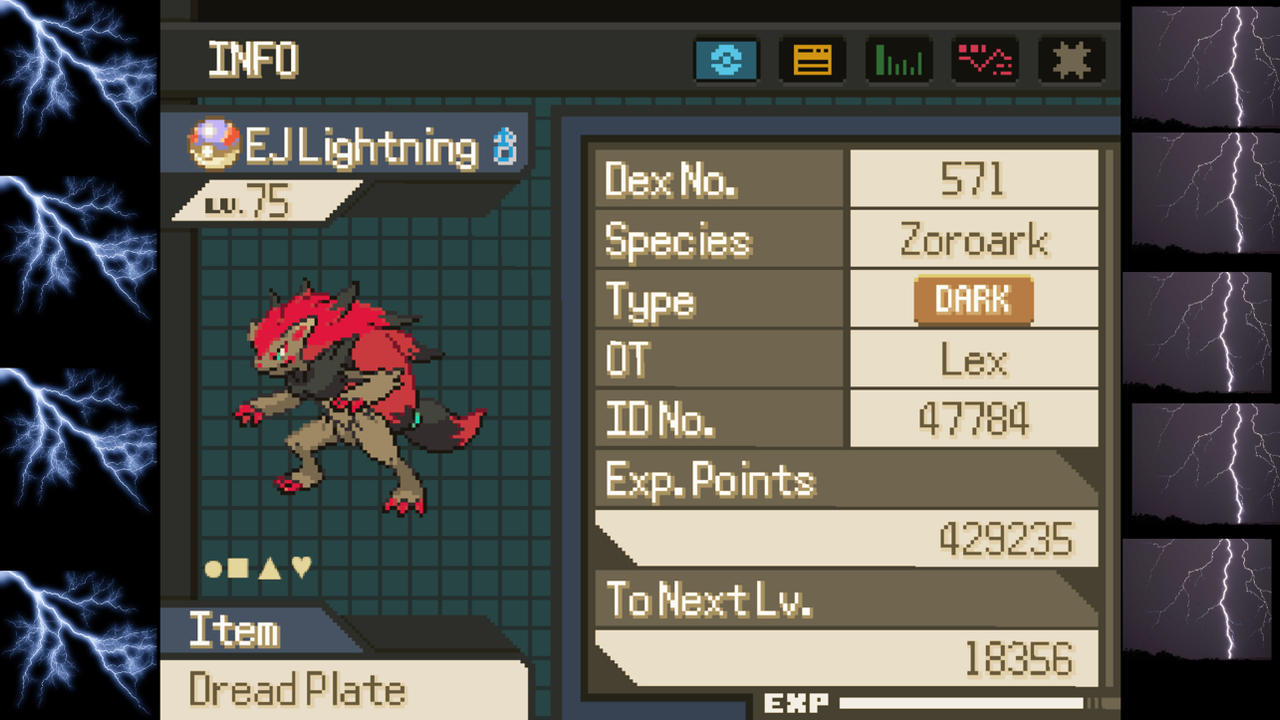Open the Ribbons page icon
This screenshot has width=1280, height=720.
click(1071, 60)
